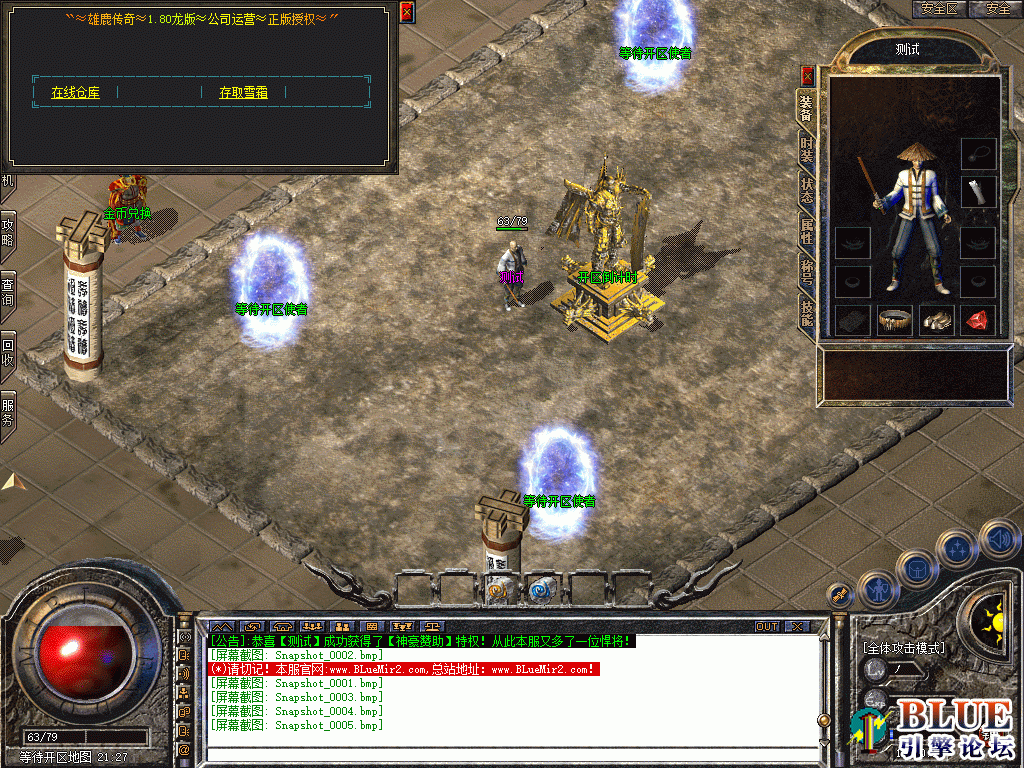Open the character figure round button

tap(877, 591)
